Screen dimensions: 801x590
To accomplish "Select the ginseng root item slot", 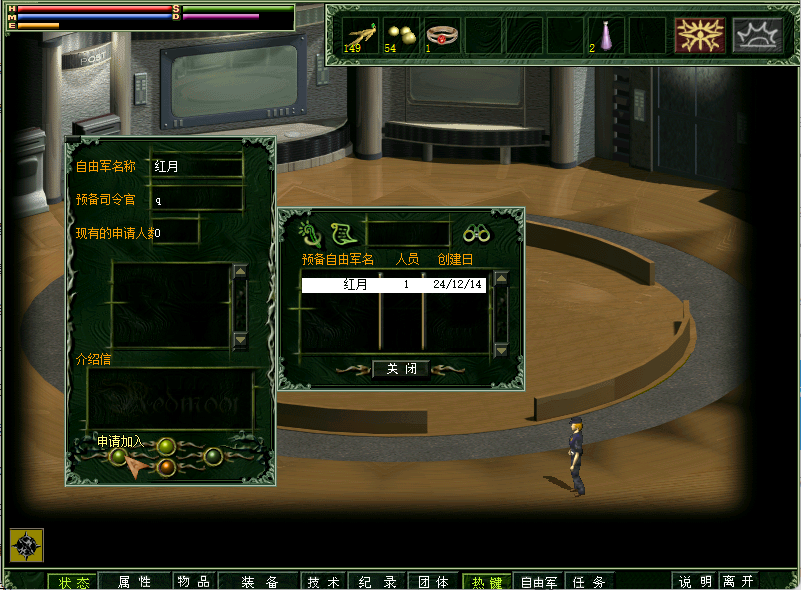I will tap(360, 35).
